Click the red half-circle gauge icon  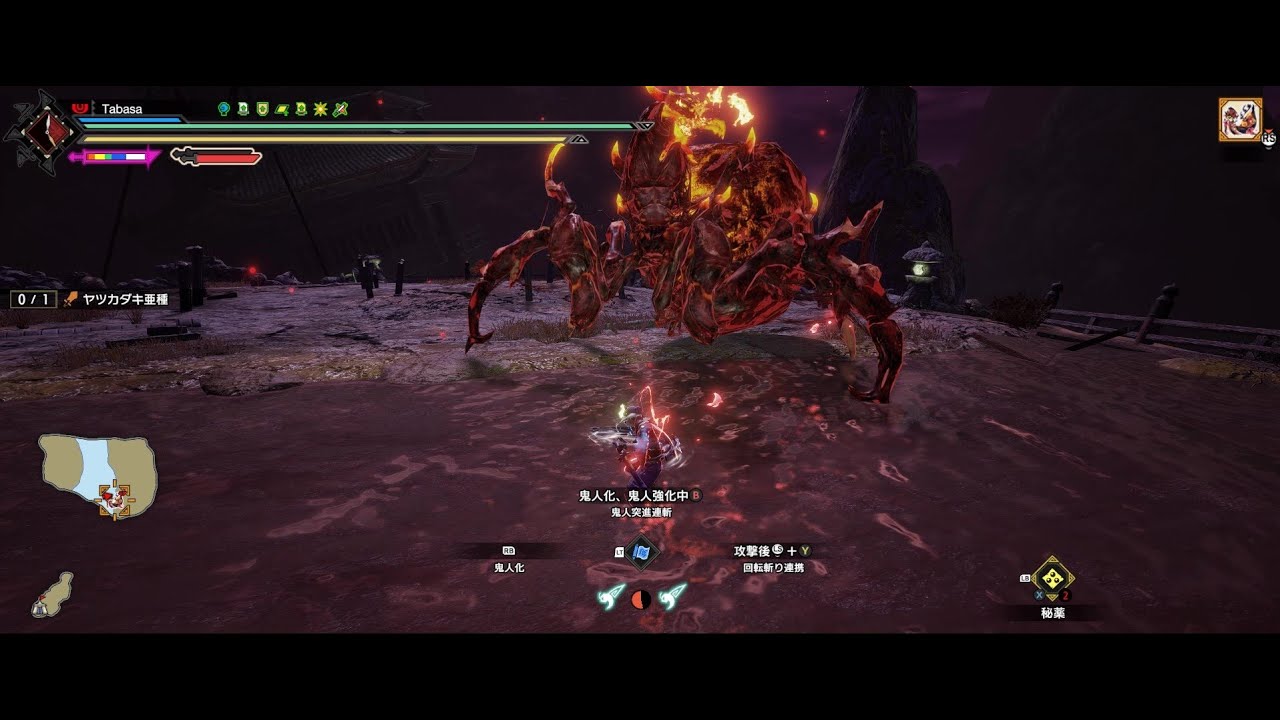tap(641, 599)
